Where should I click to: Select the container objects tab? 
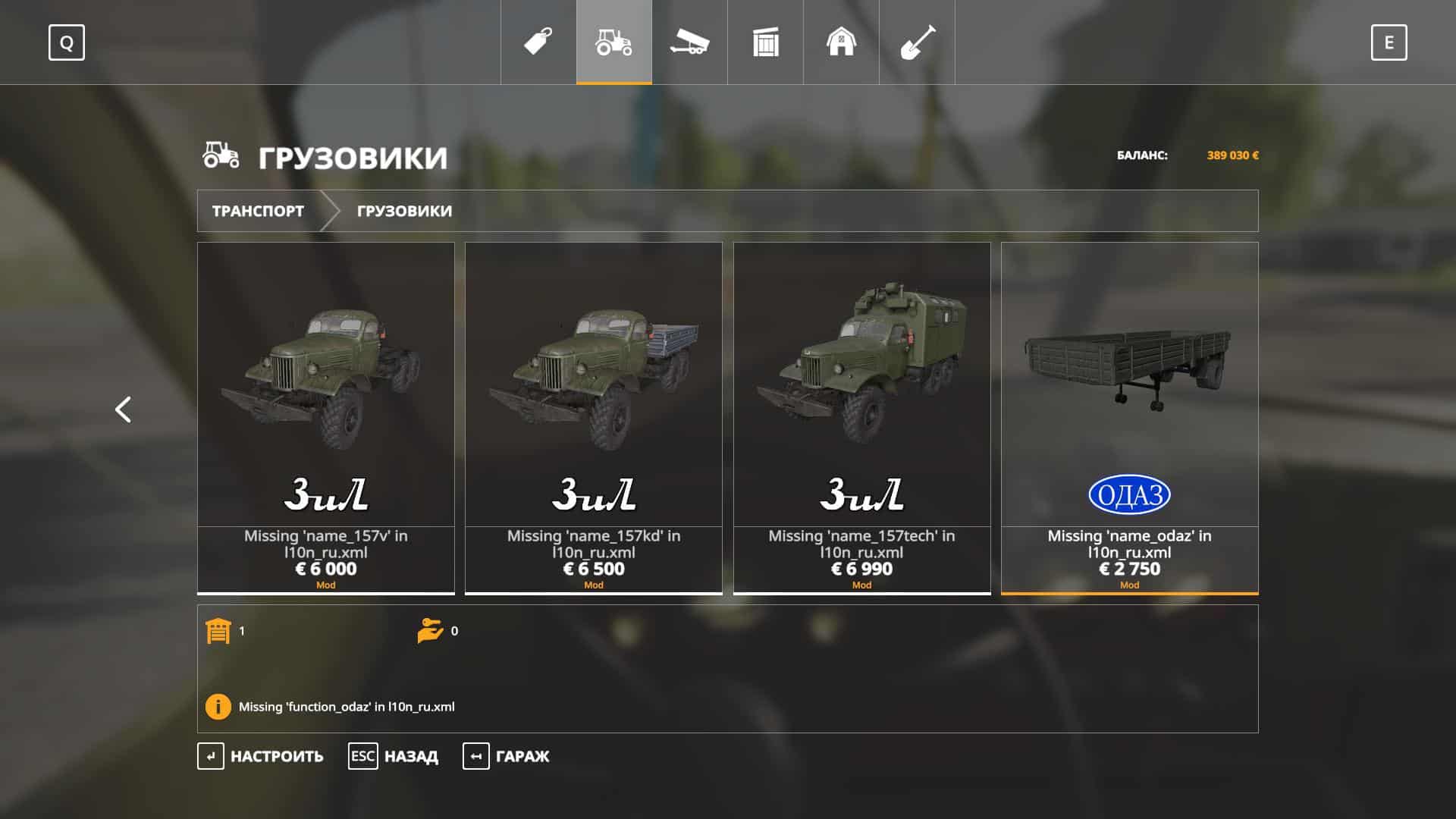tap(765, 42)
